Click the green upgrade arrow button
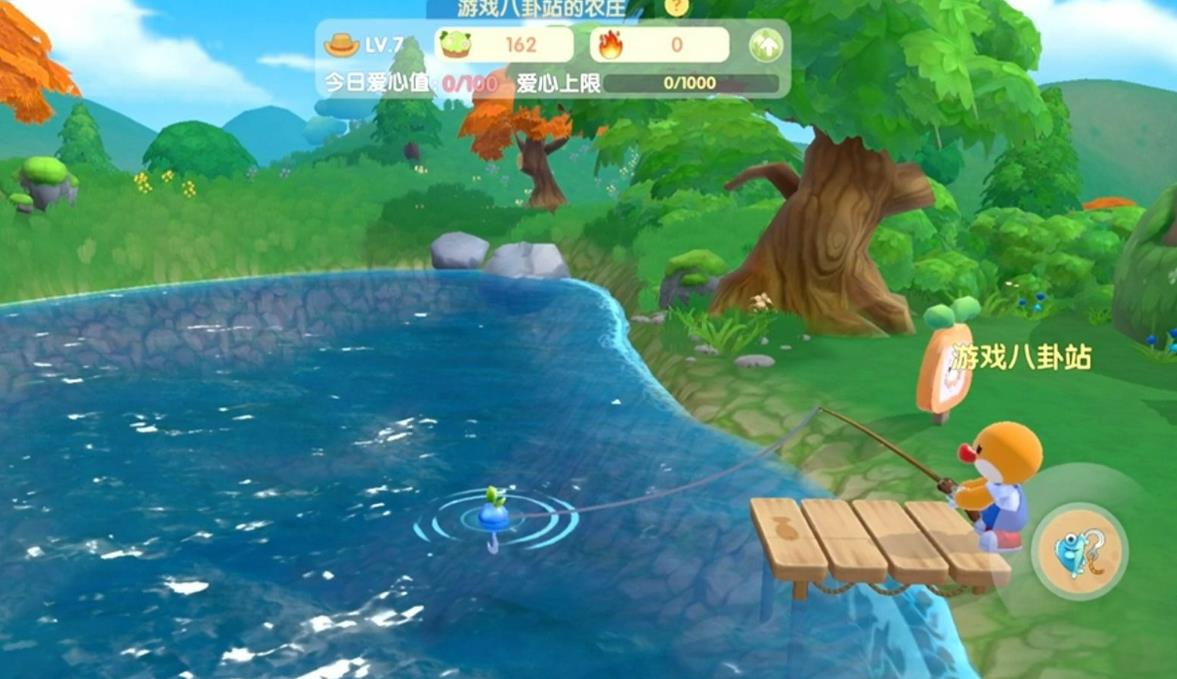The image size is (1177, 679). pos(765,45)
